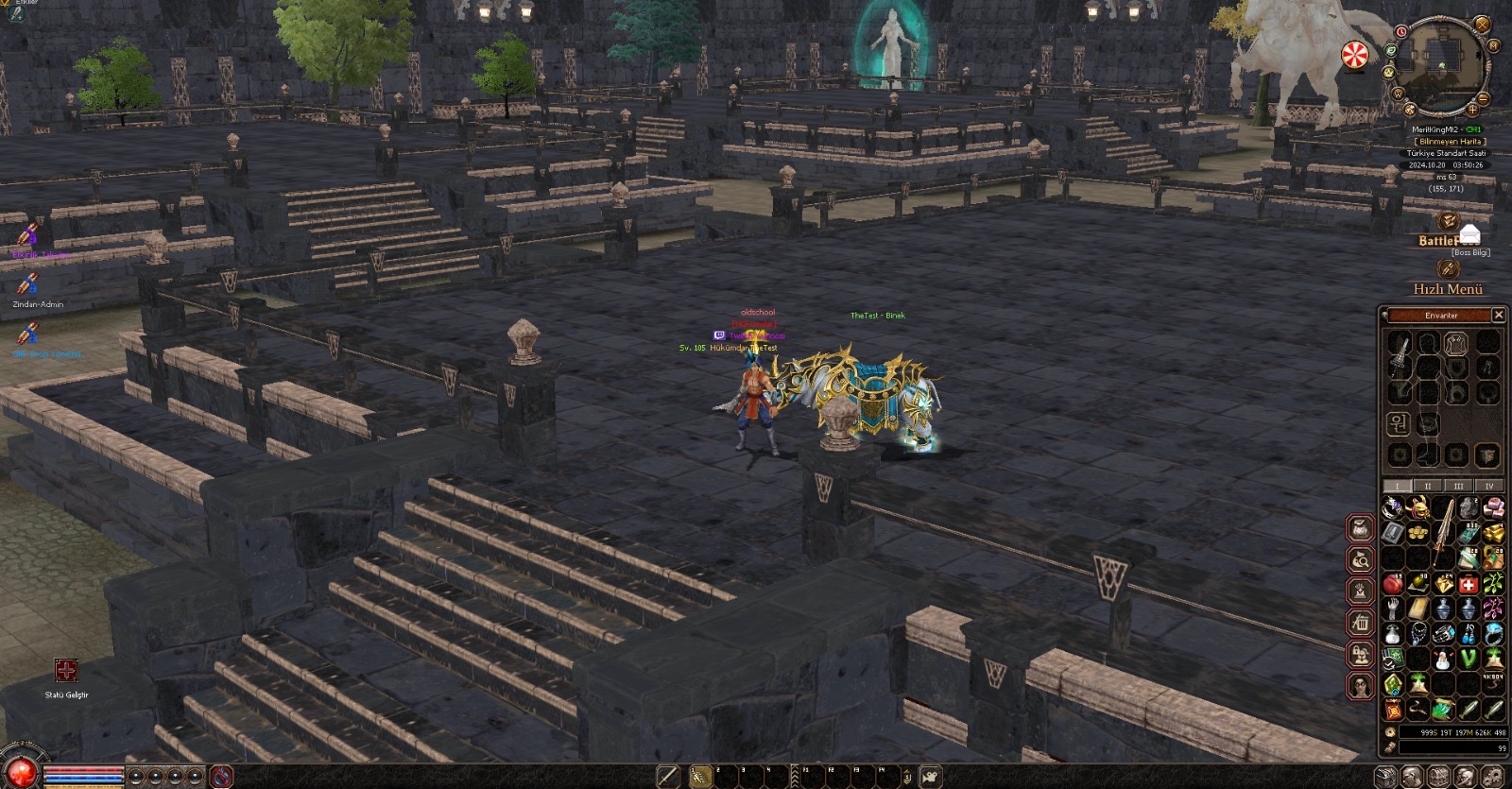Open the Boss Bilgi info
The height and width of the screenshot is (789, 1512).
point(1470,252)
